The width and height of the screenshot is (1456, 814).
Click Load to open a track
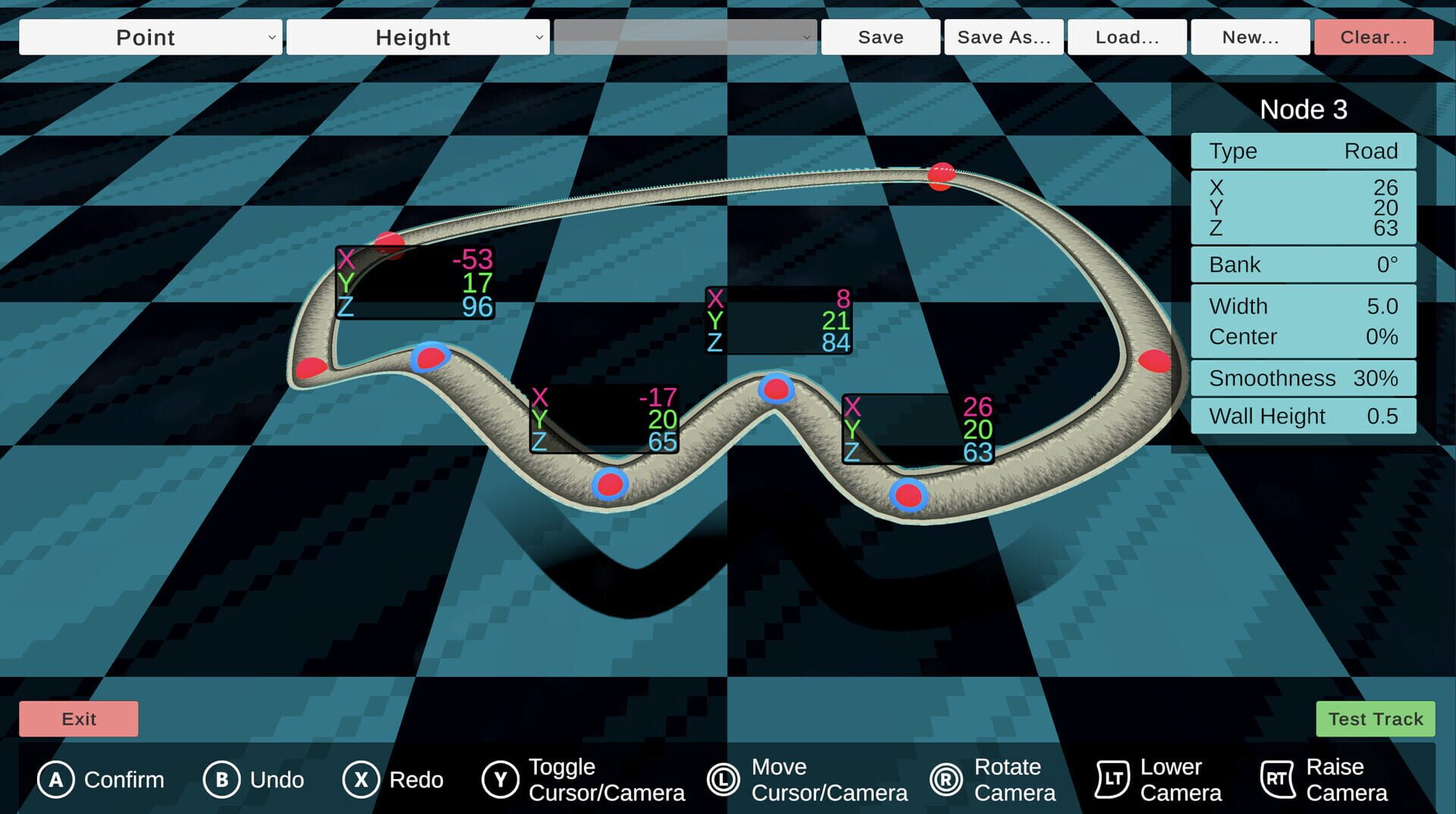[x=1125, y=36]
